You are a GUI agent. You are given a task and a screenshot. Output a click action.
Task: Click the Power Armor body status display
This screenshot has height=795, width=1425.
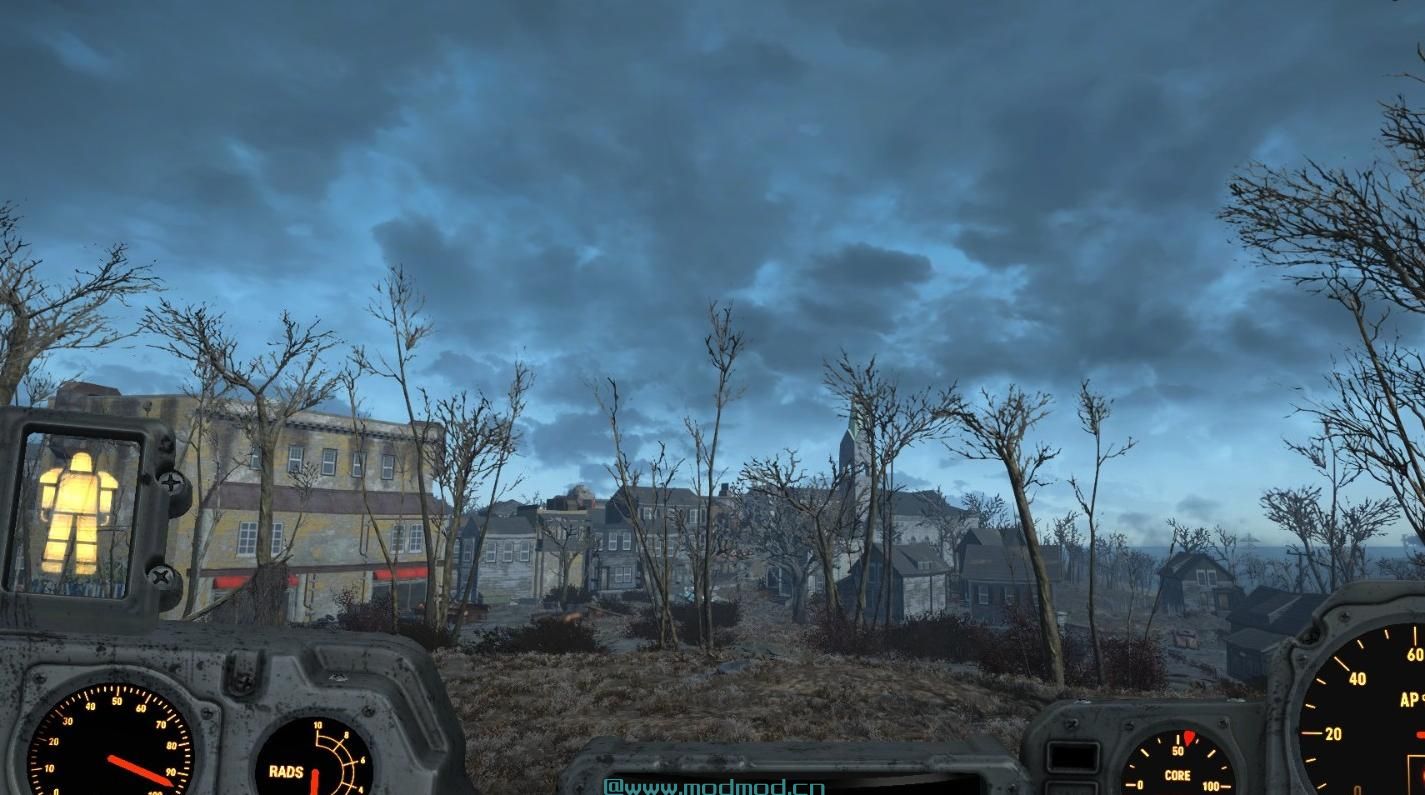80,515
